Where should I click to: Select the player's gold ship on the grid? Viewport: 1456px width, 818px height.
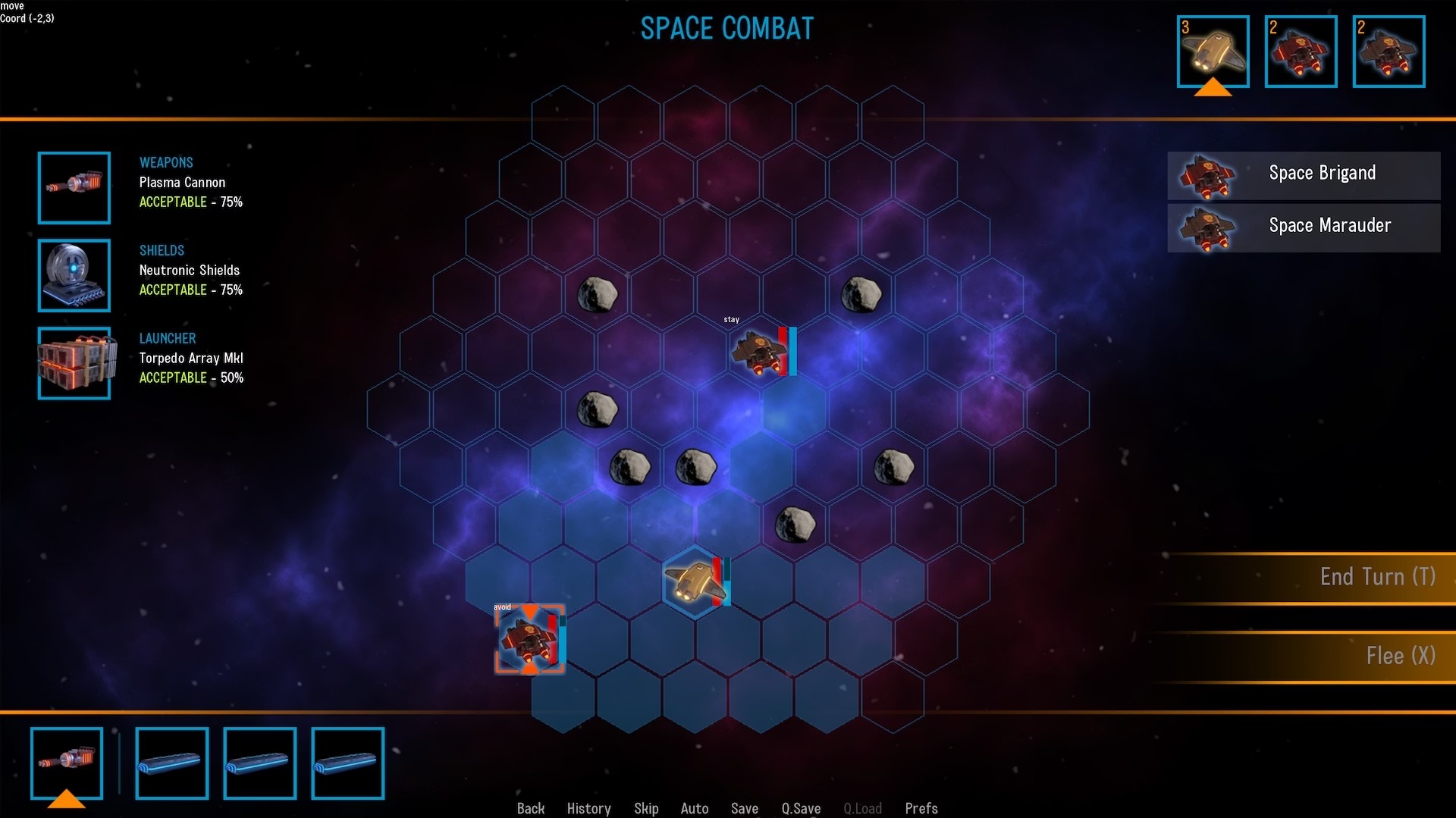pyautogui.click(x=693, y=582)
